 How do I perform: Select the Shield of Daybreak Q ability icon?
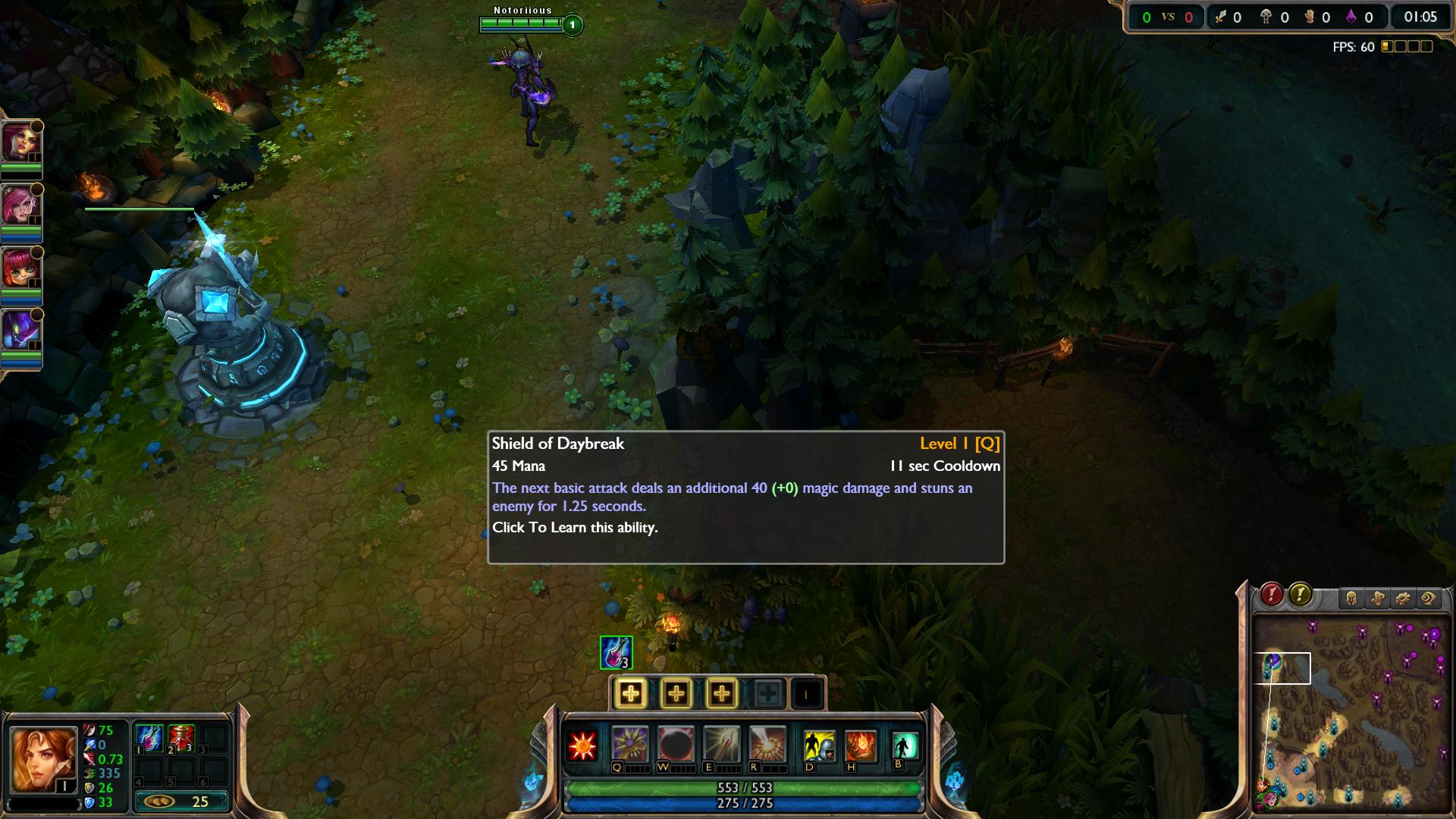tap(629, 744)
